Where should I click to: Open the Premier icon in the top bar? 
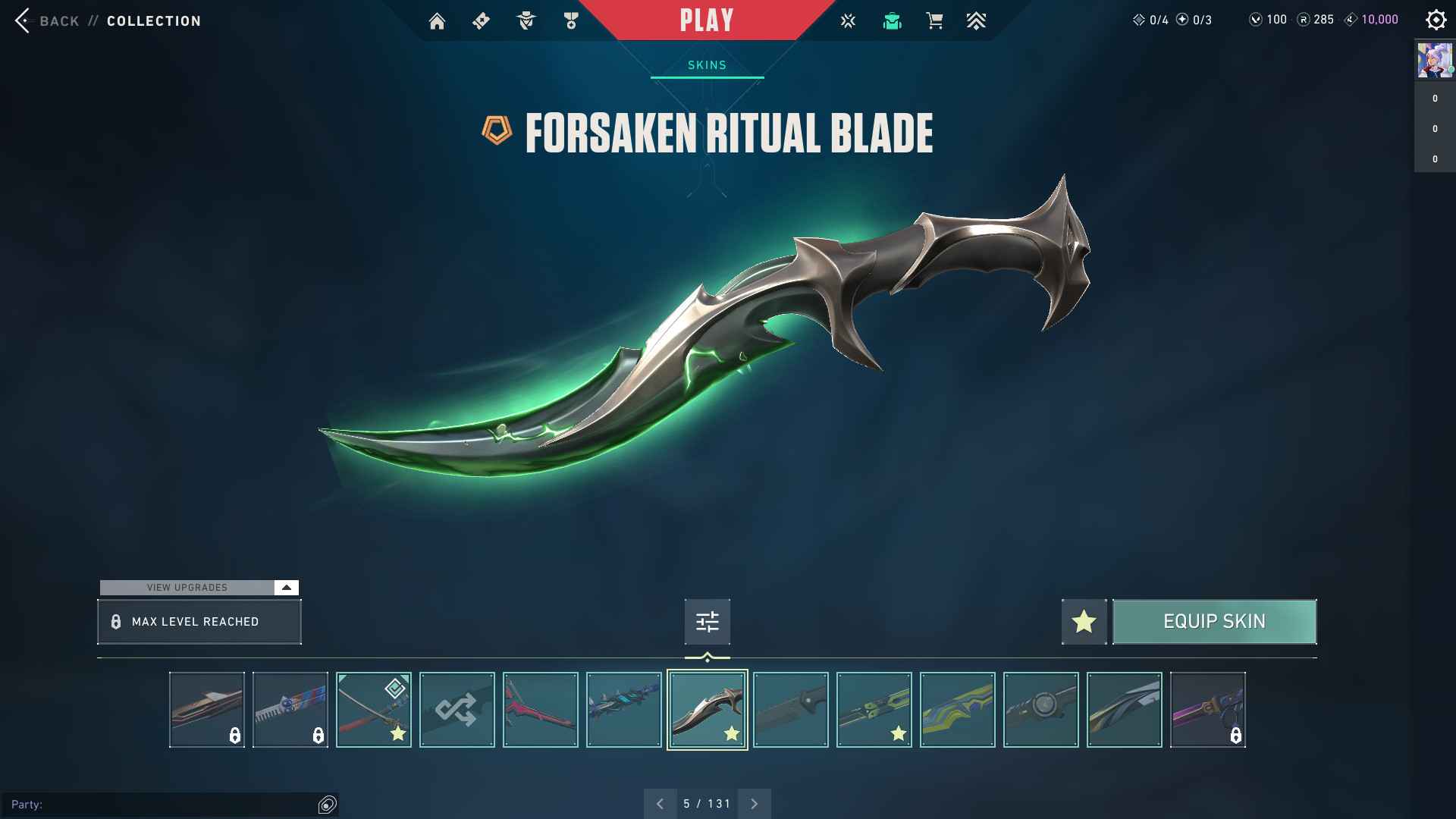977,20
